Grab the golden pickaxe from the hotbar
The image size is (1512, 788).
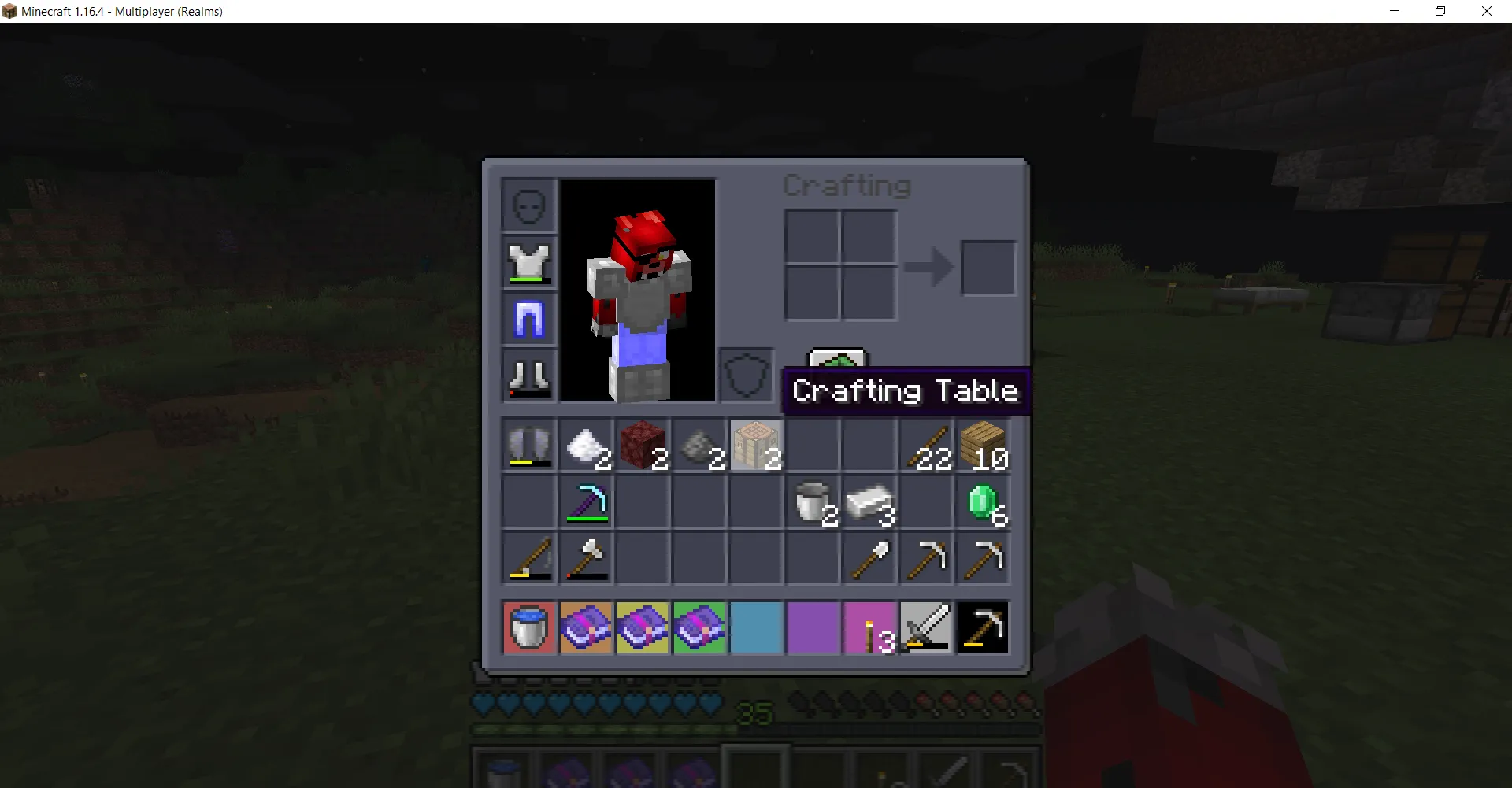pyautogui.click(x=982, y=627)
